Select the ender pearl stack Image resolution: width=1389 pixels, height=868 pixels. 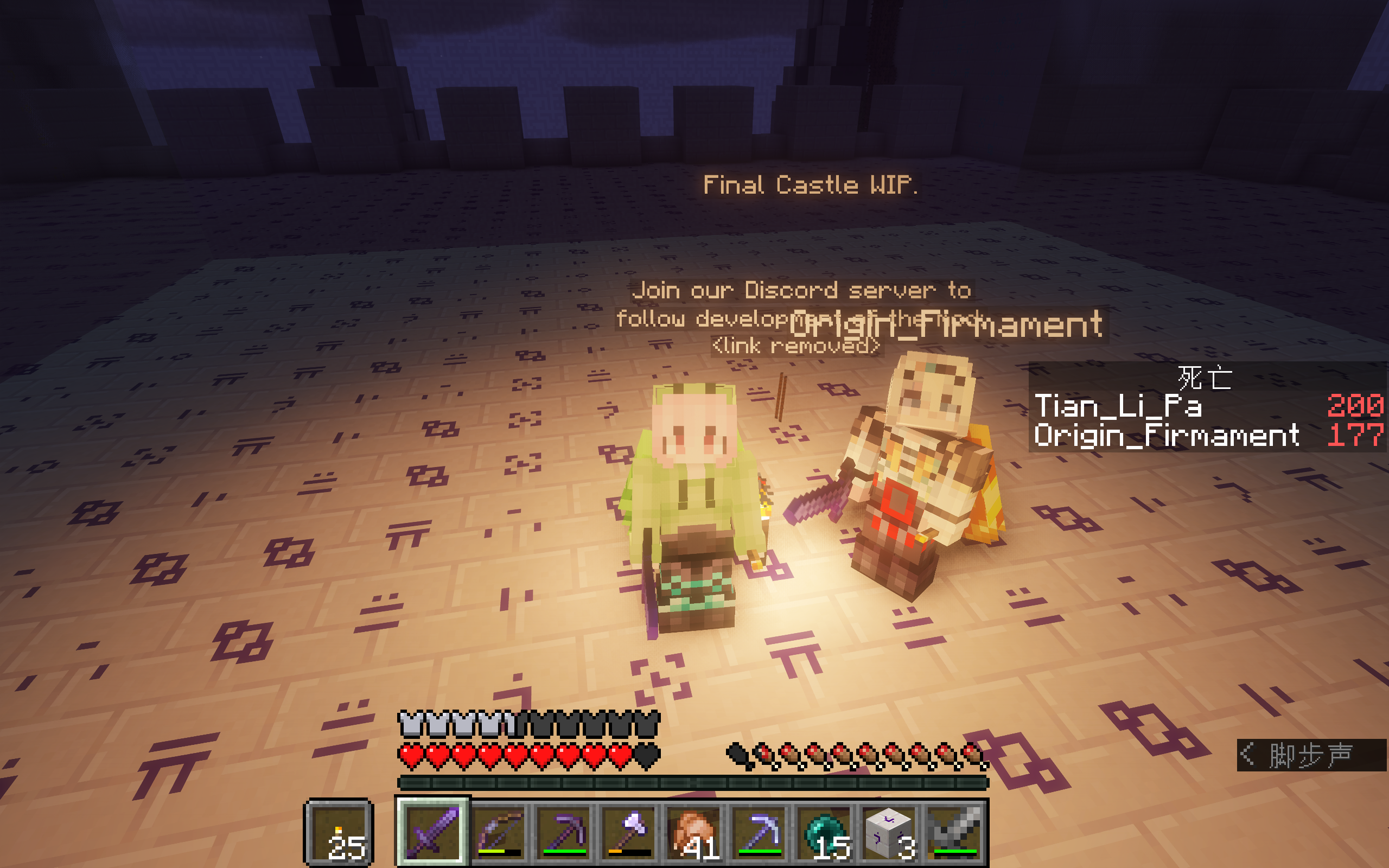pos(824,831)
